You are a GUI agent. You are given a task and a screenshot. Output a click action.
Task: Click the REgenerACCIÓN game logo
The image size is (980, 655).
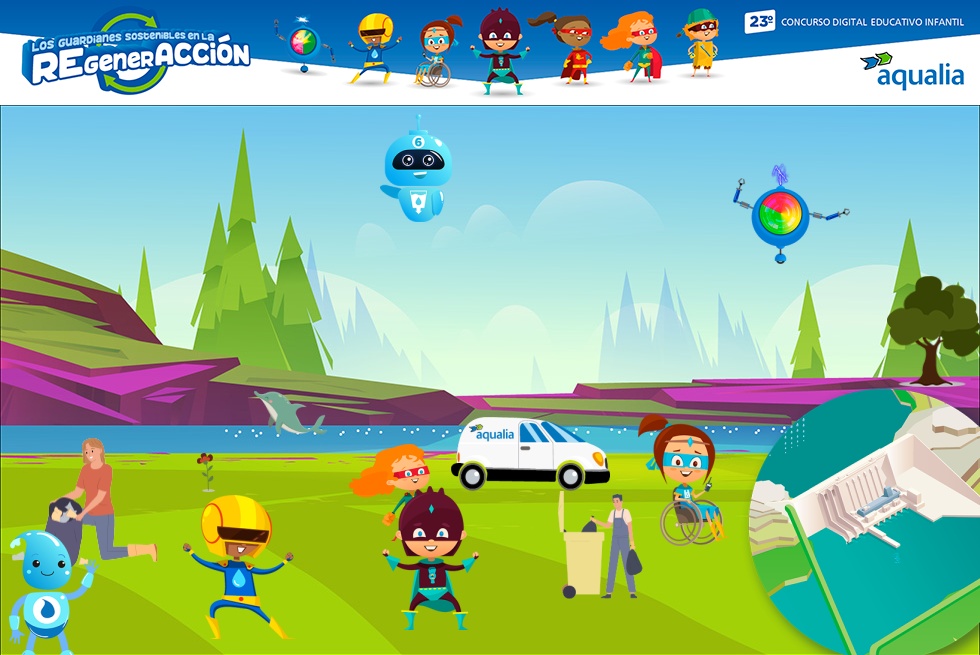[x=137, y=55]
